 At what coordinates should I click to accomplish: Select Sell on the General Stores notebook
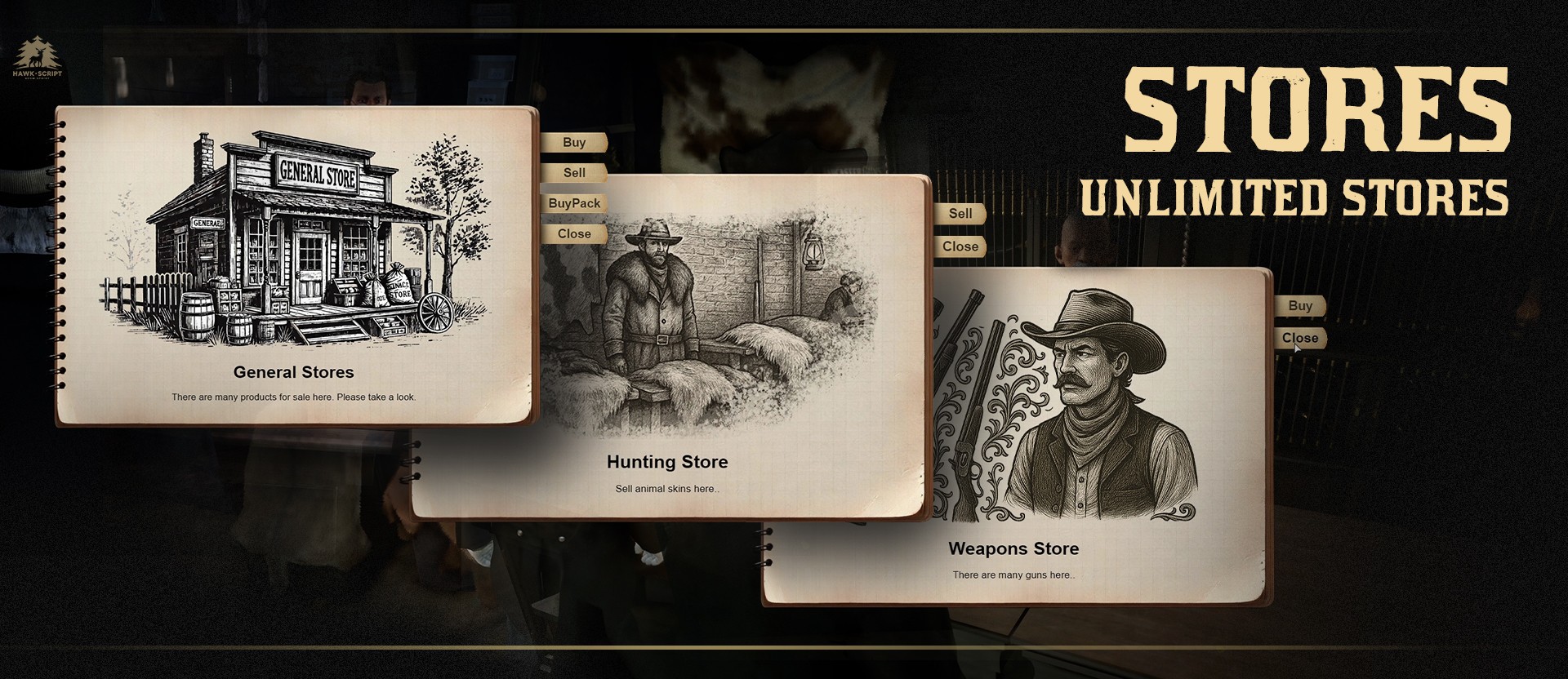coord(574,173)
